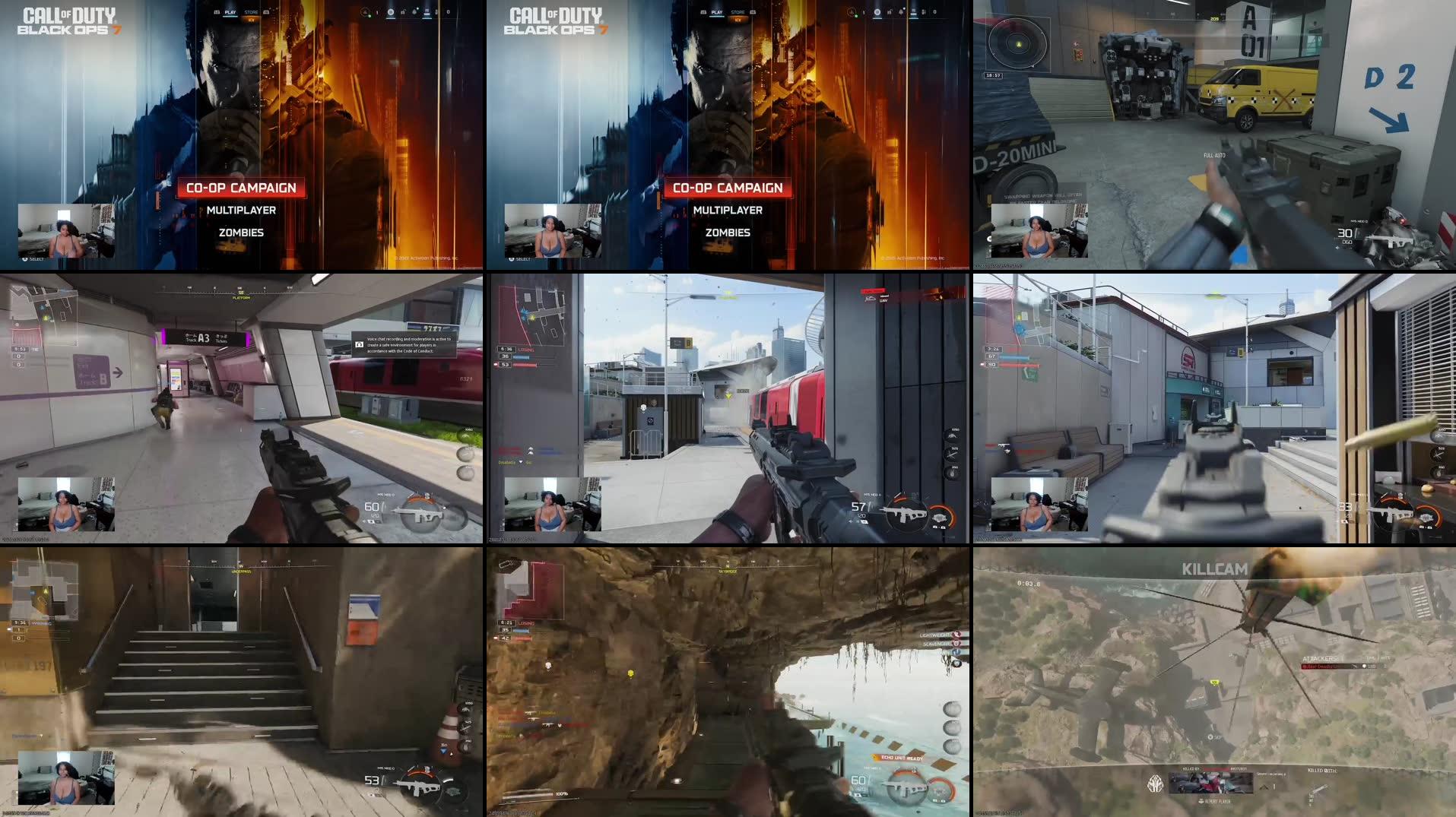Click the KILLED BY replay thumbnail on the killcam
The height and width of the screenshot is (817, 1456).
[1212, 784]
